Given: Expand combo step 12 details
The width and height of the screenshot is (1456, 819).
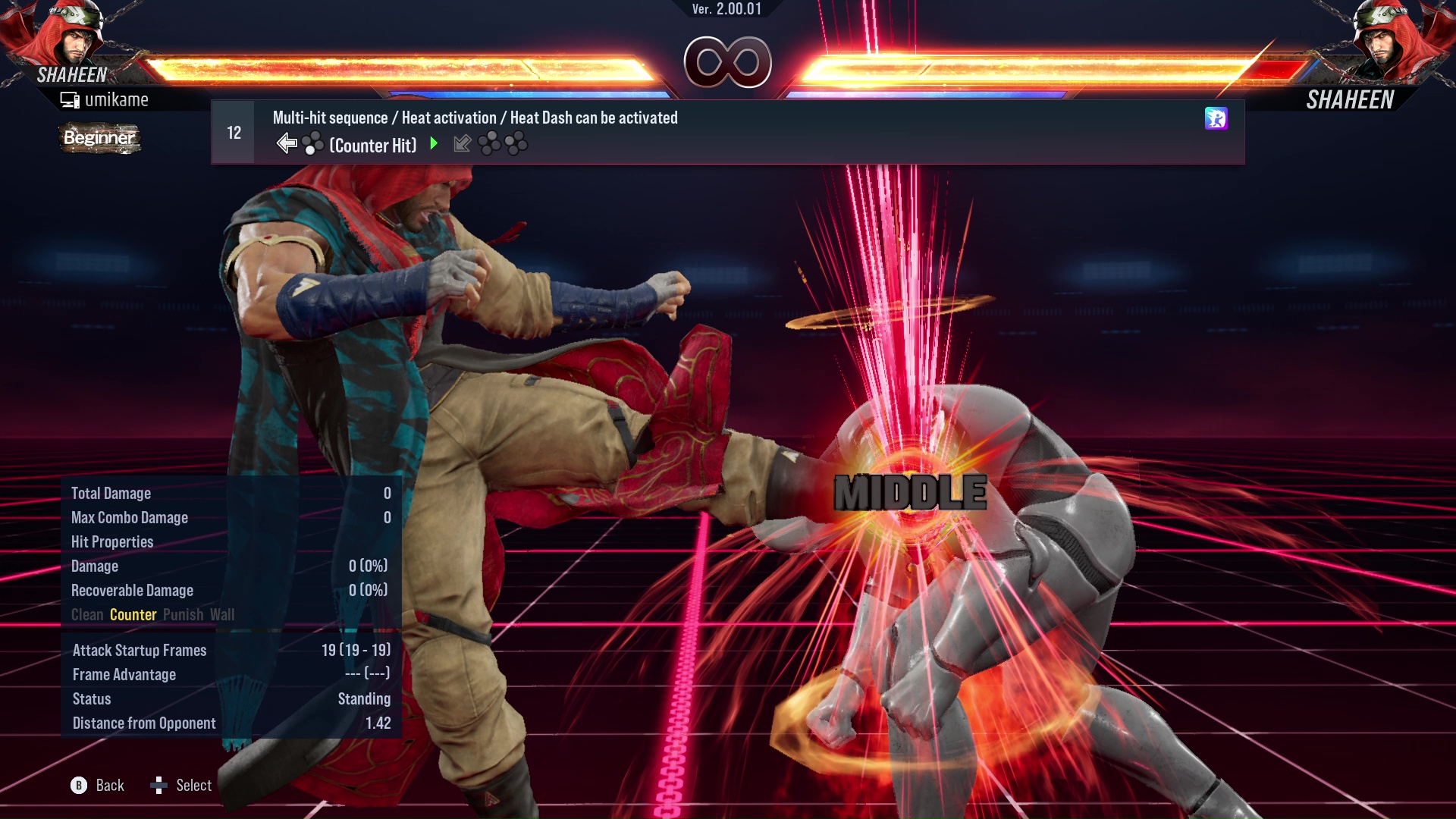Looking at the screenshot, I should click(x=232, y=132).
